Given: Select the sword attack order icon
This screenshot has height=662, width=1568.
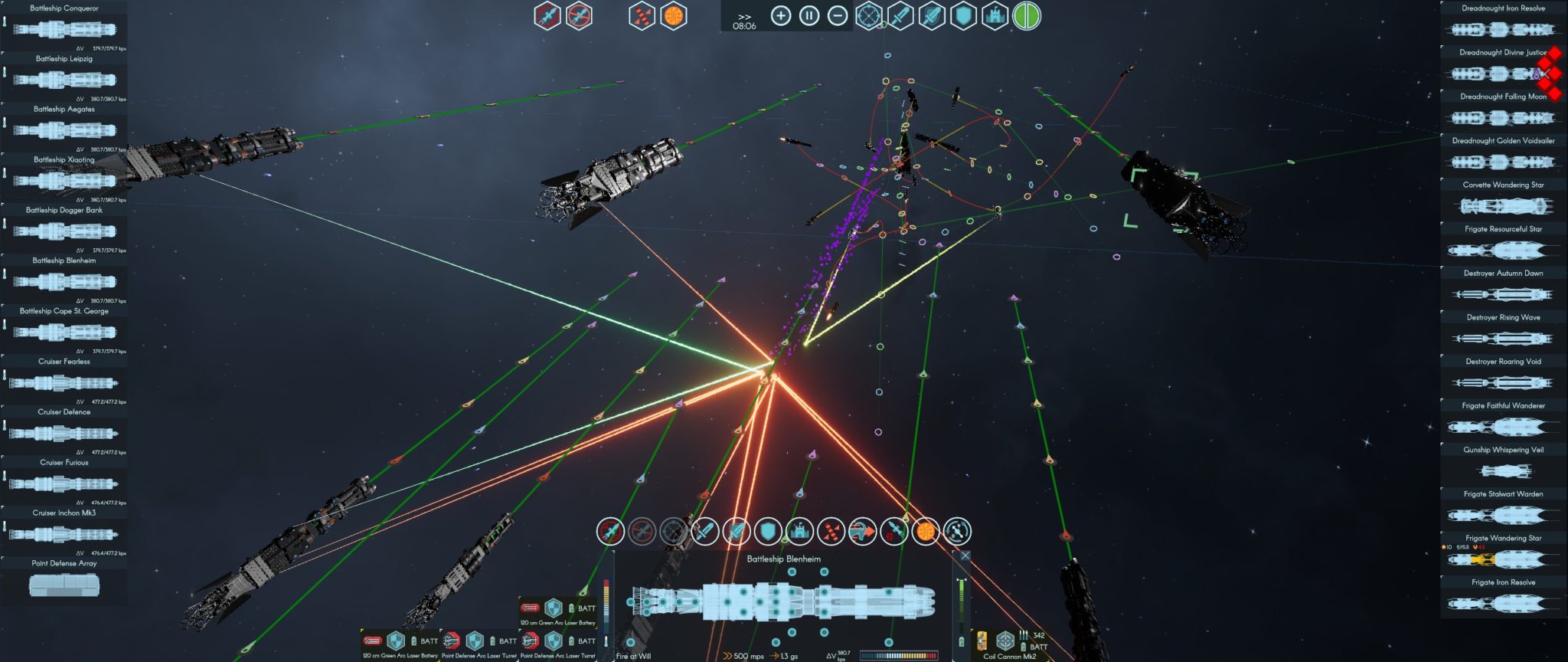Looking at the screenshot, I should click(x=704, y=530).
